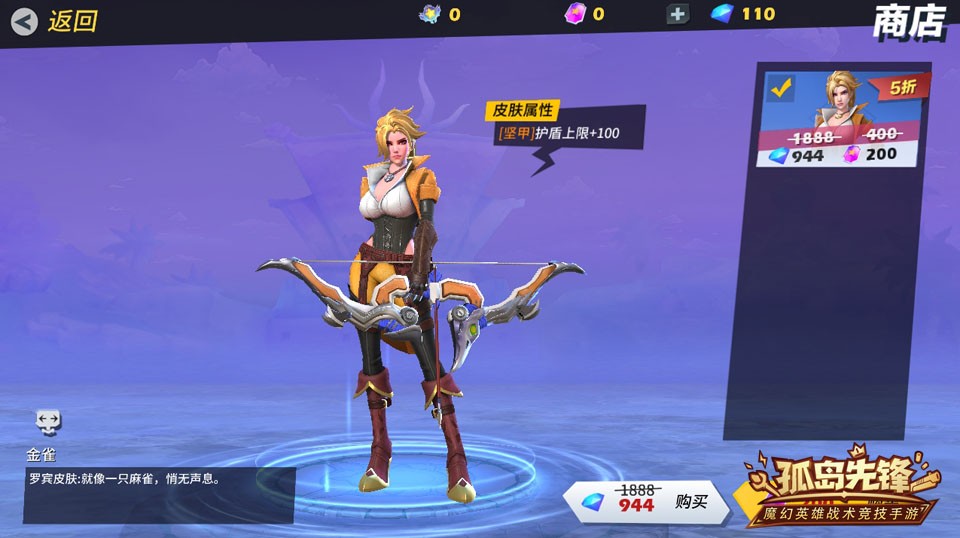
Task: Add more currency with the plus button
Action: point(678,14)
